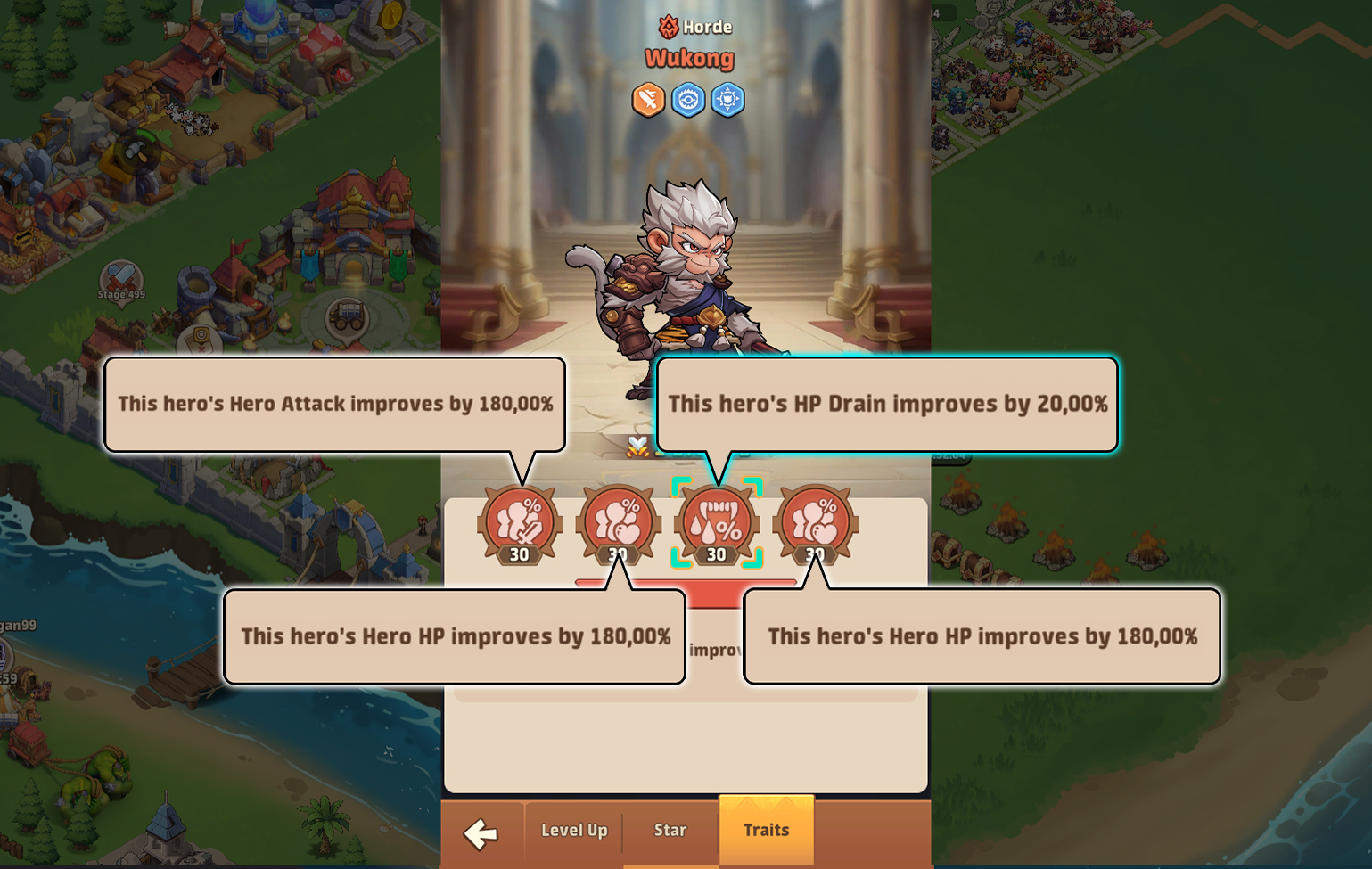Click the HP Drain tooltip bubble
Screen dimensions: 1372x869
coord(888,404)
